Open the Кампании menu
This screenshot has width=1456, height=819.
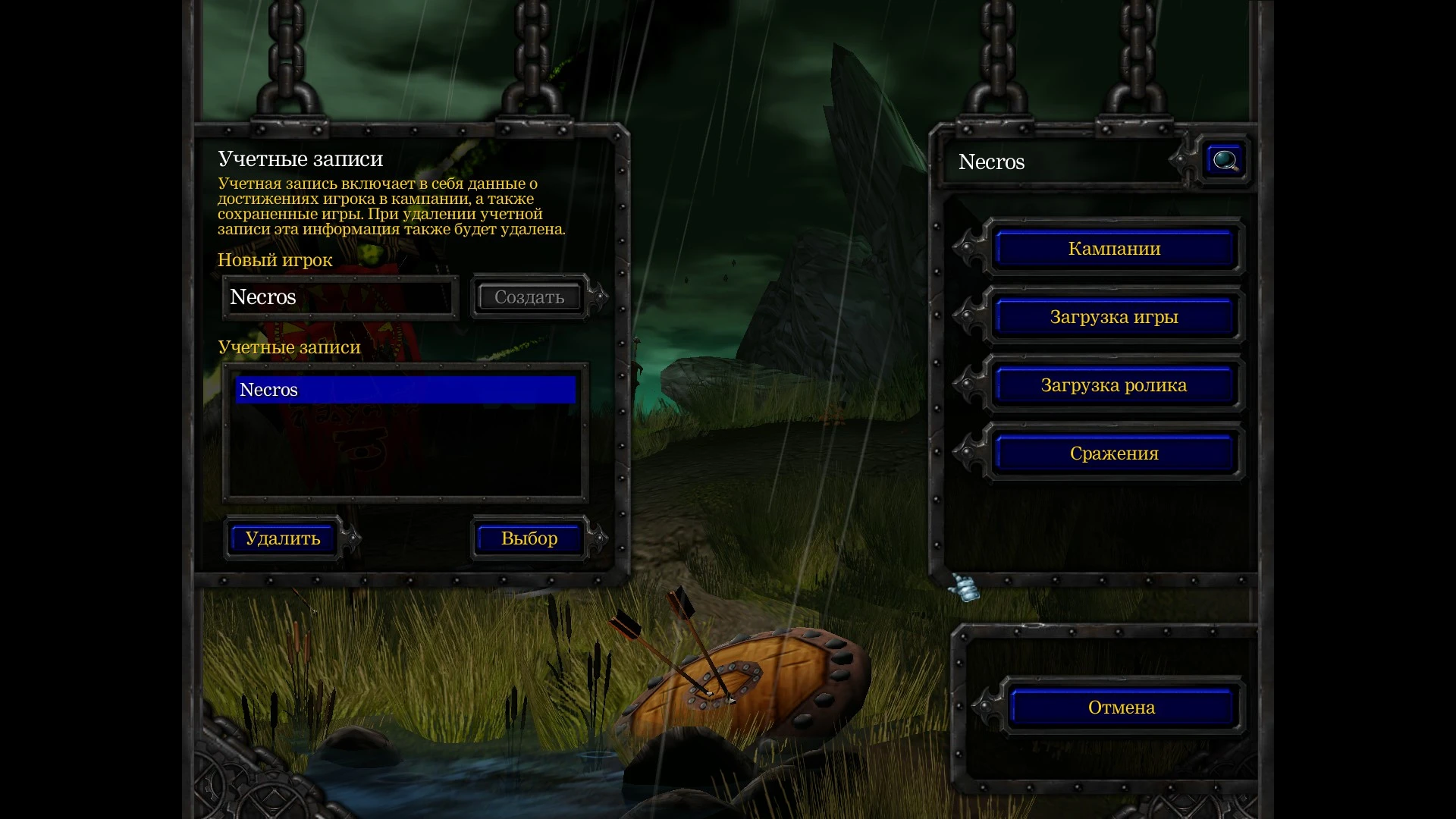pos(1114,249)
